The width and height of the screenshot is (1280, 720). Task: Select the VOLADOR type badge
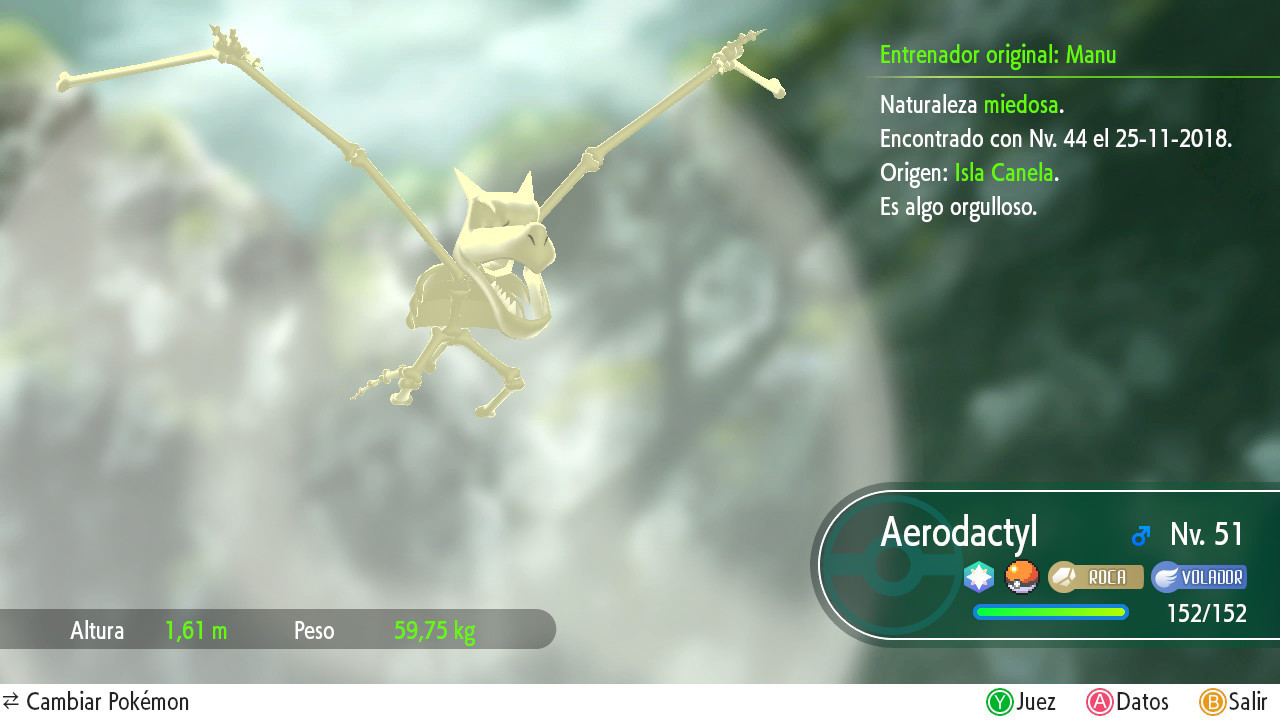[1198, 577]
